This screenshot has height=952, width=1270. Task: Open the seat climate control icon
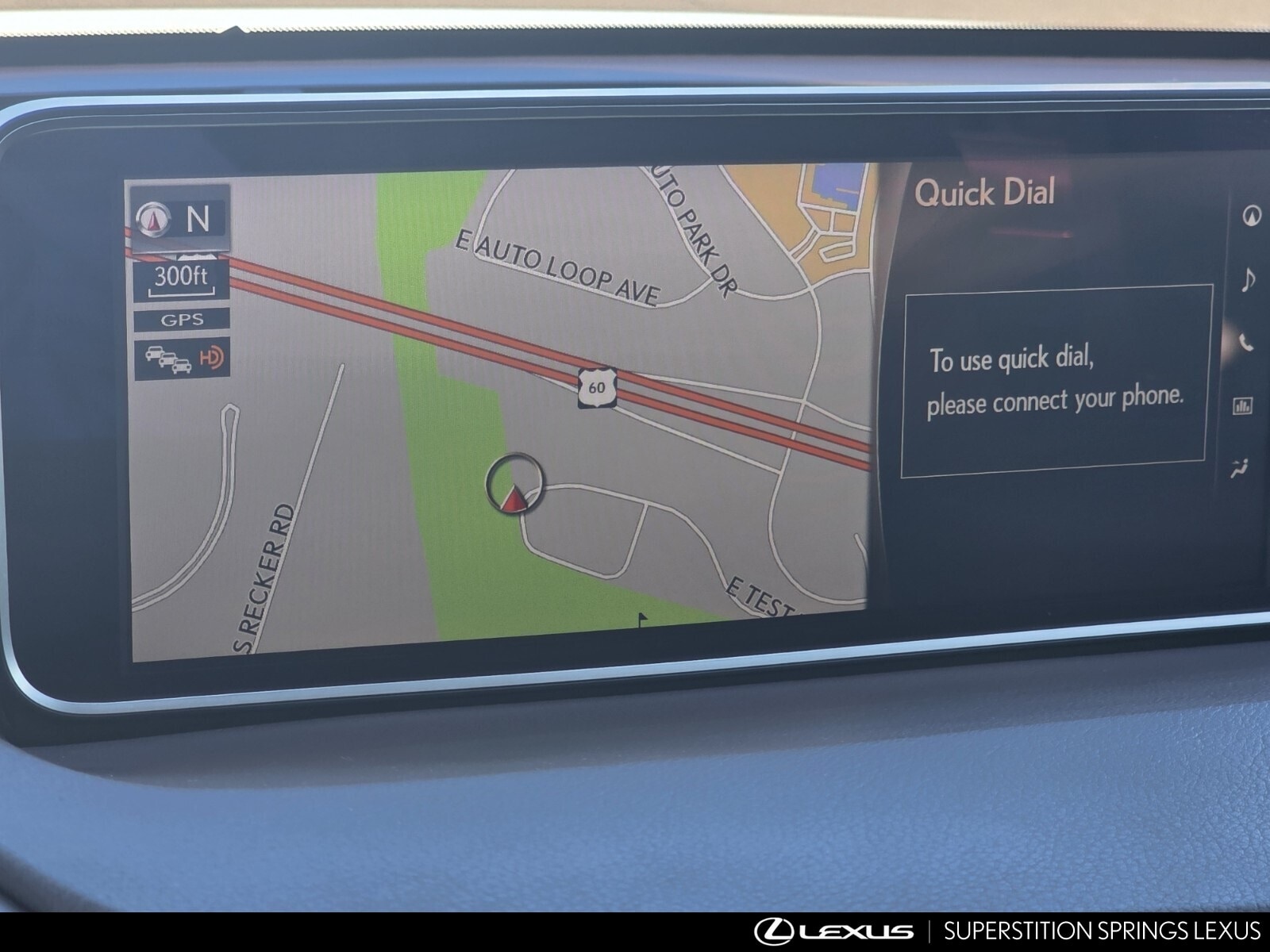[1240, 469]
